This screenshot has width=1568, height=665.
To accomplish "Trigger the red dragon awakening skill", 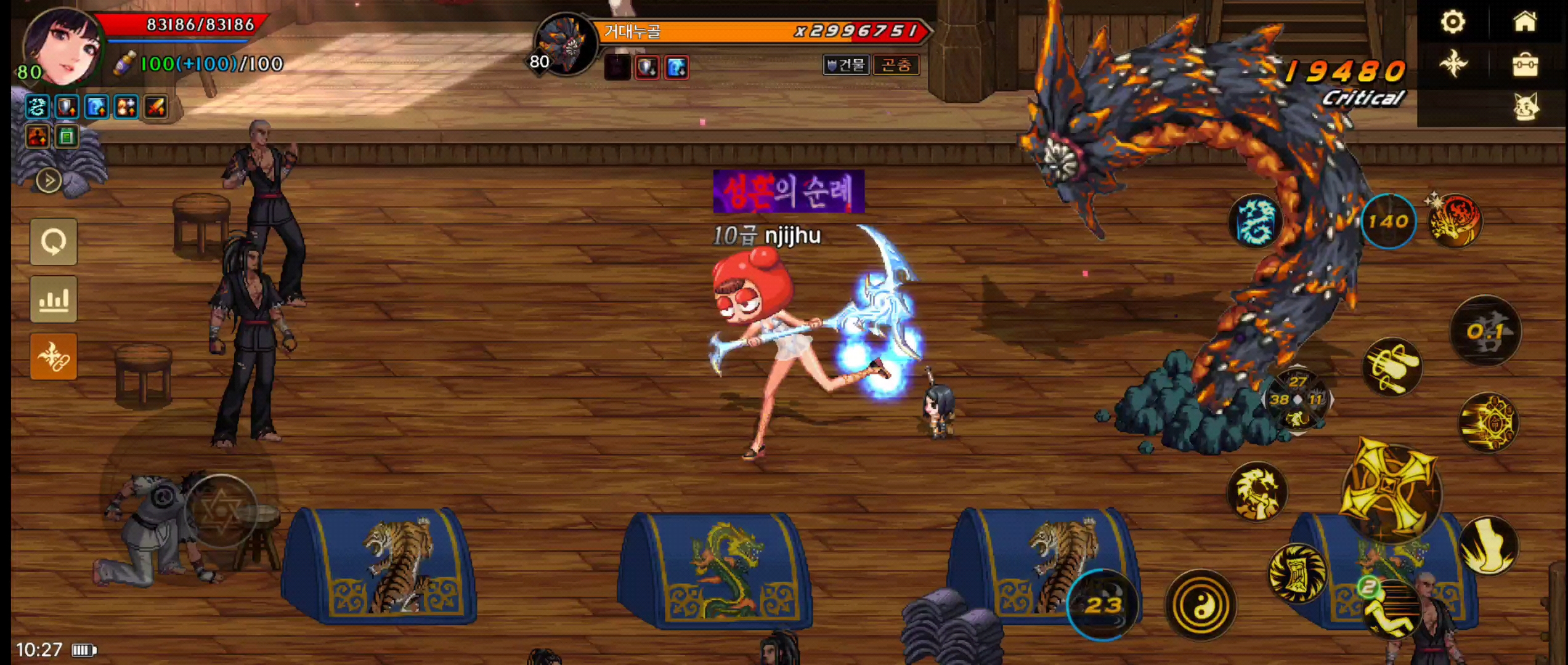I will [x=1455, y=221].
